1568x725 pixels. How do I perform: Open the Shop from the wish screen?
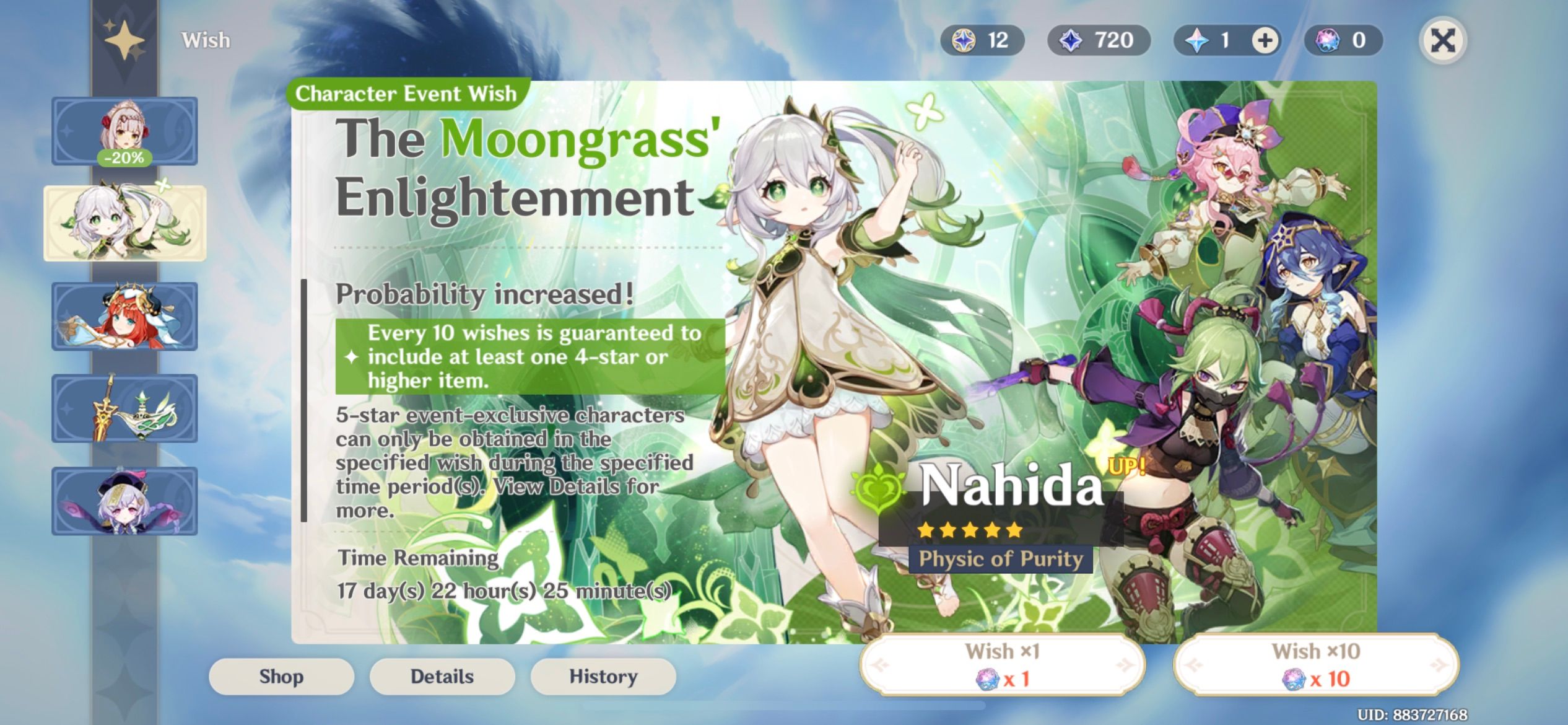pos(282,676)
